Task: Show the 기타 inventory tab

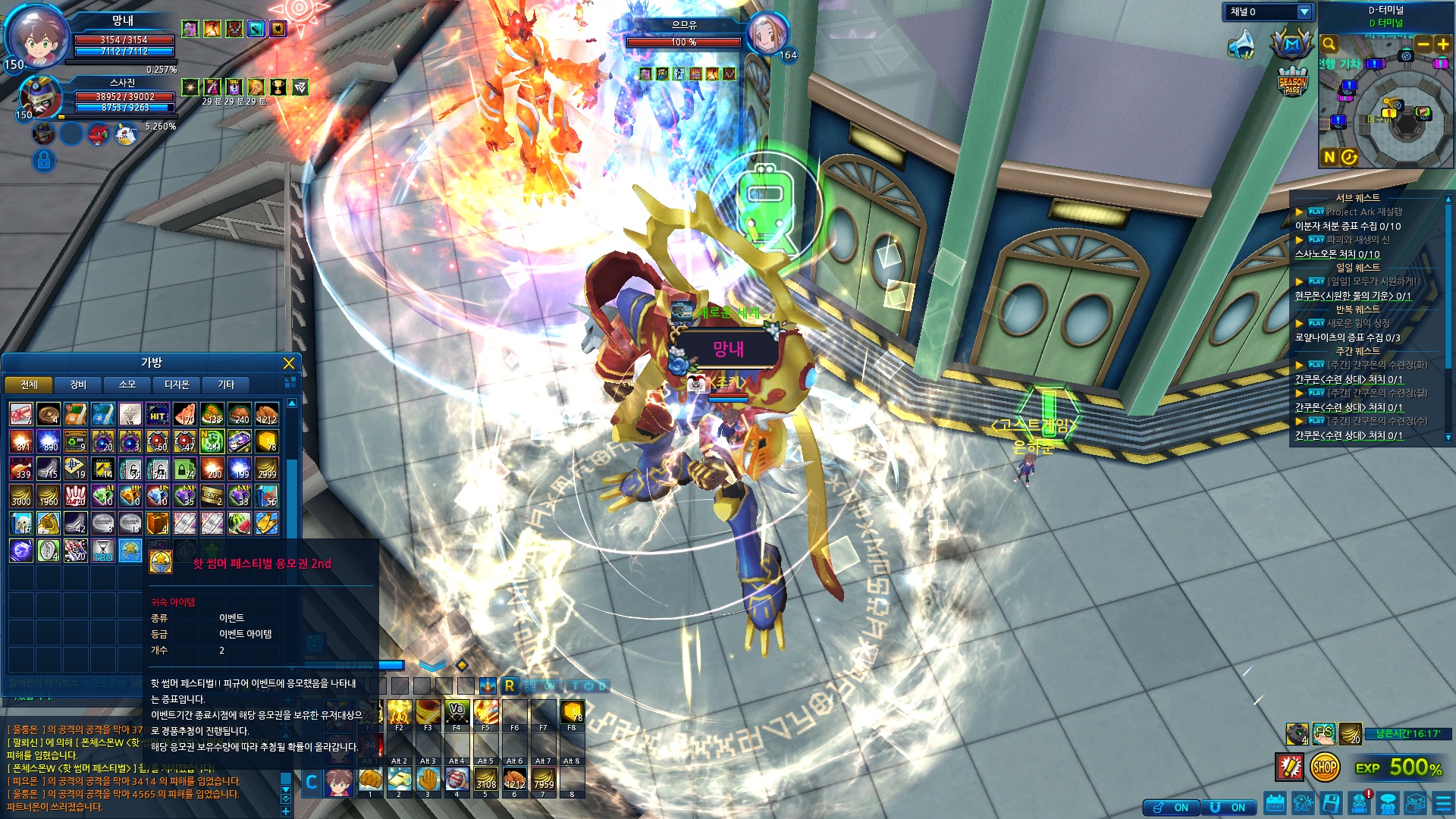Action: pos(226,384)
